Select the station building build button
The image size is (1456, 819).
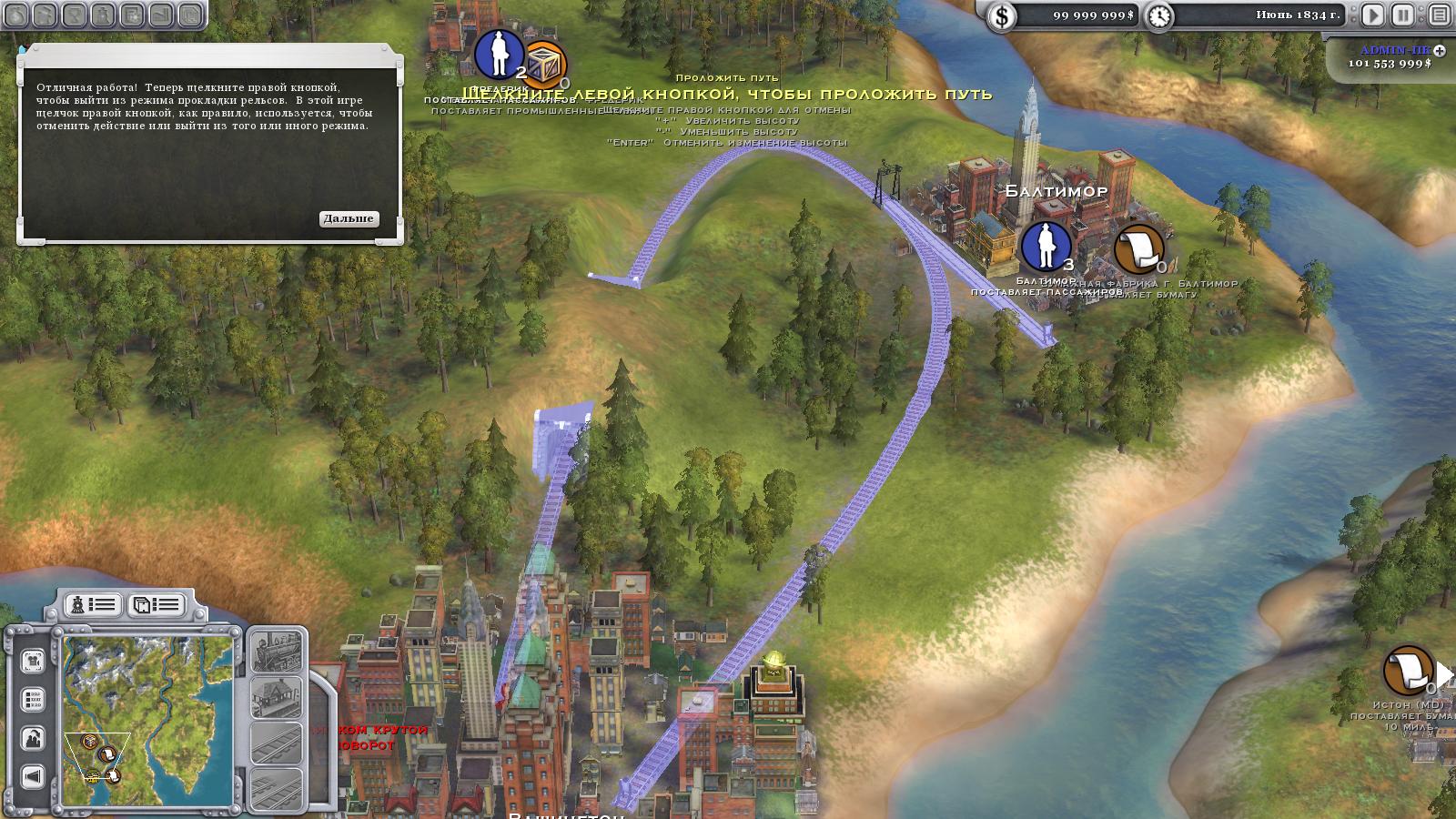pos(276,697)
